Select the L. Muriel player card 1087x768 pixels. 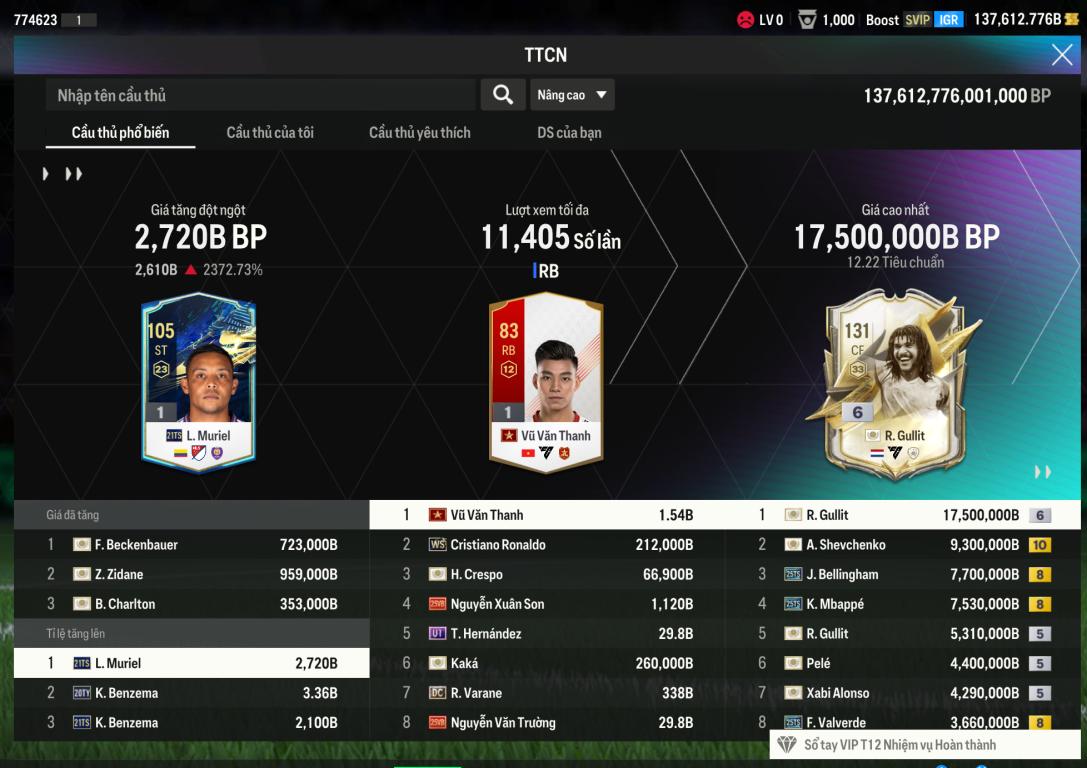click(199, 382)
